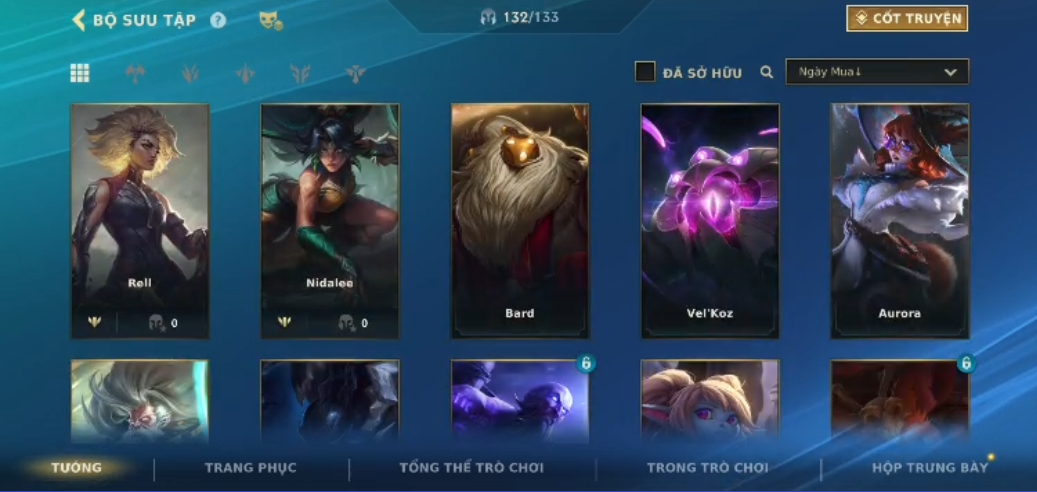The height and width of the screenshot is (492, 1037).
Task: Switch to the Trang Phục tab
Action: coord(251,468)
